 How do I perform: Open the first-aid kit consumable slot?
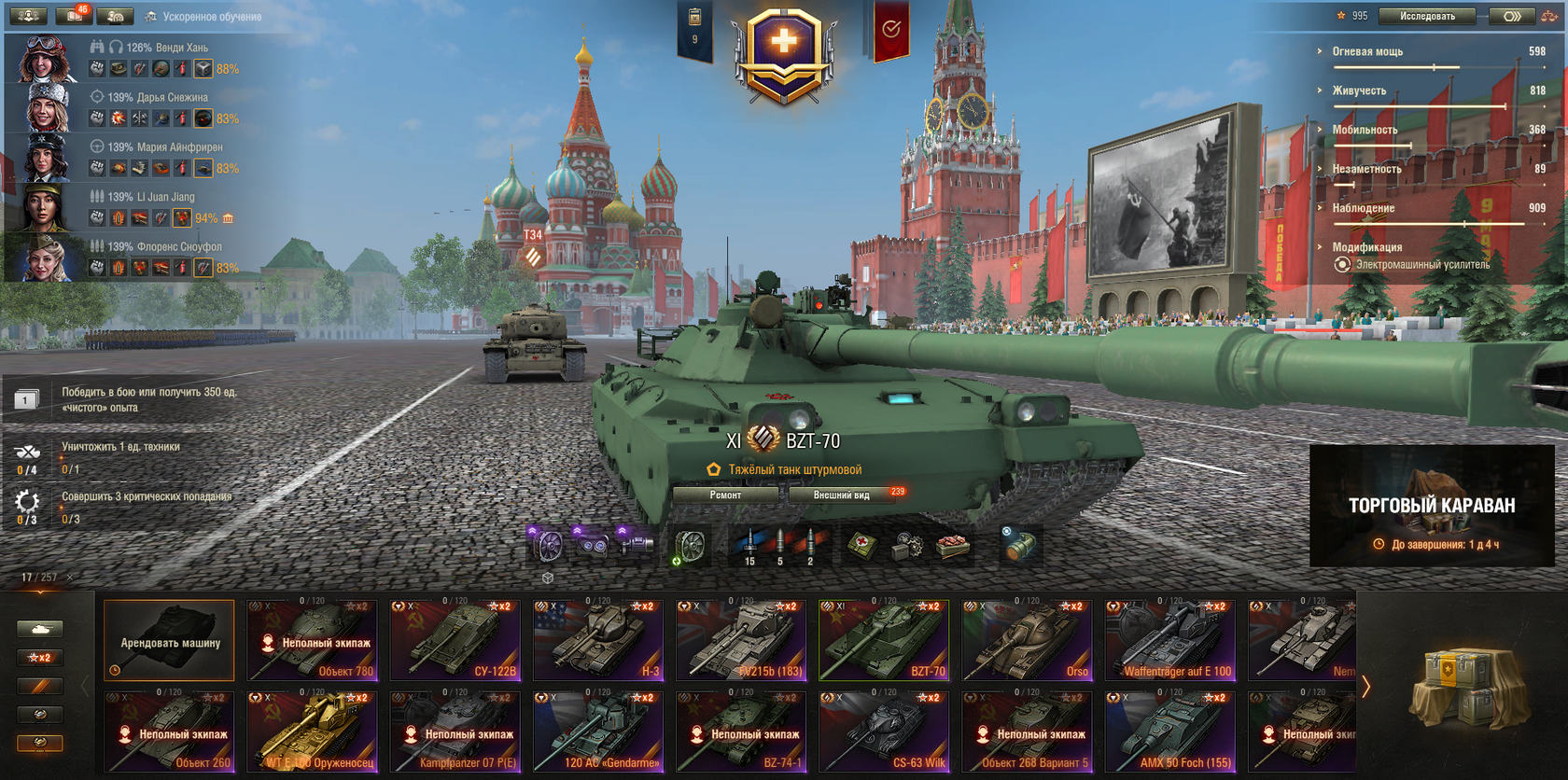862,547
